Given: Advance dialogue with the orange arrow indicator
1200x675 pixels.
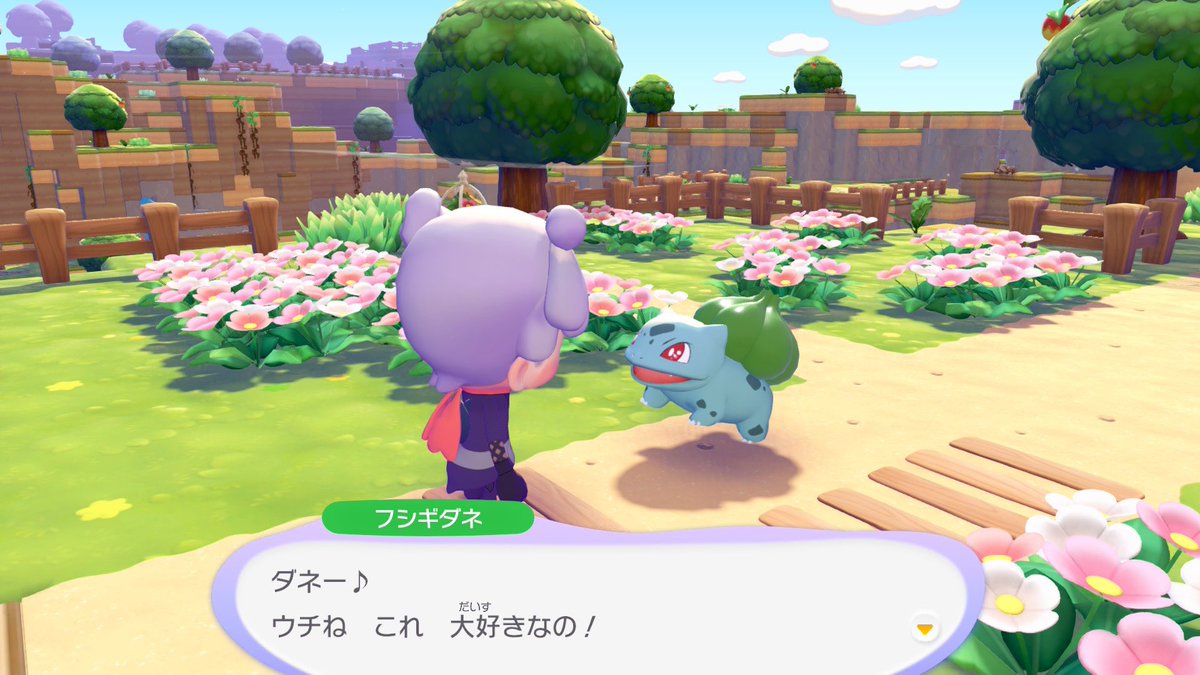Looking at the screenshot, I should (925, 628).
